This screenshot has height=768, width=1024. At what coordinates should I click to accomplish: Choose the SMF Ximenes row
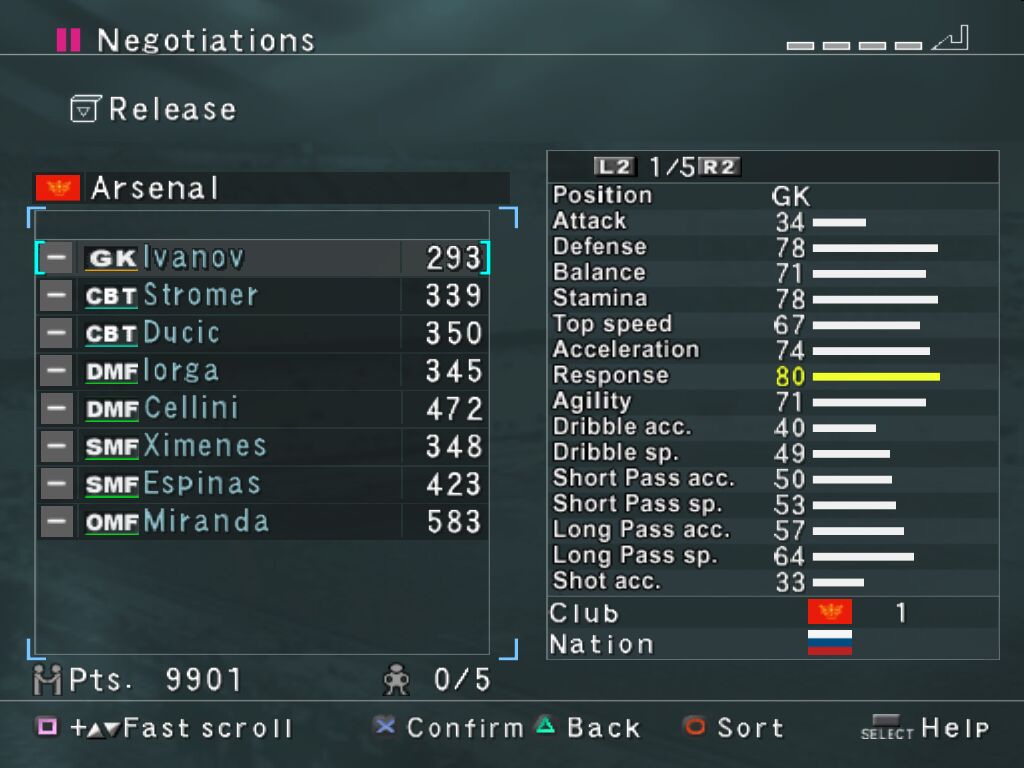coord(262,446)
